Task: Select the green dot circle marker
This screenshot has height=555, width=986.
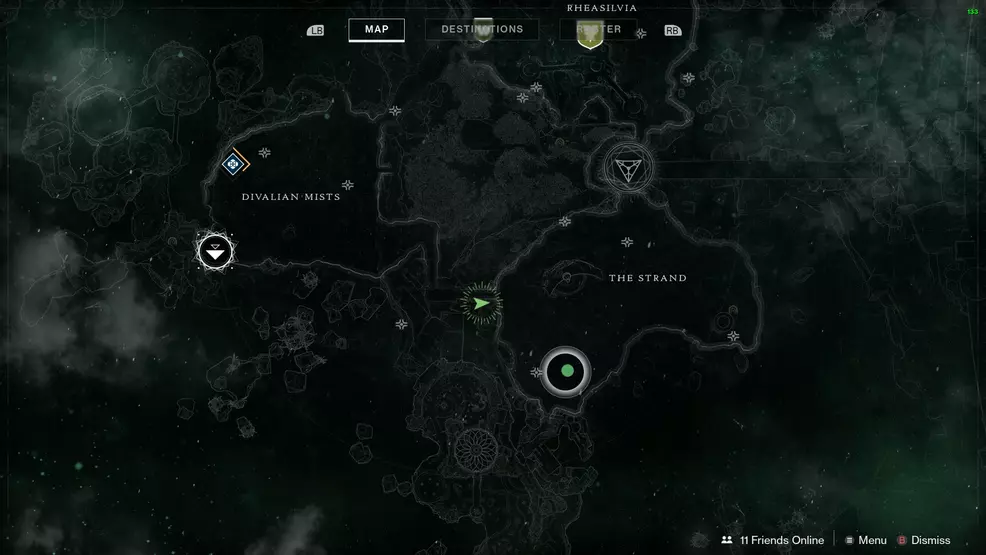Action: 566,371
